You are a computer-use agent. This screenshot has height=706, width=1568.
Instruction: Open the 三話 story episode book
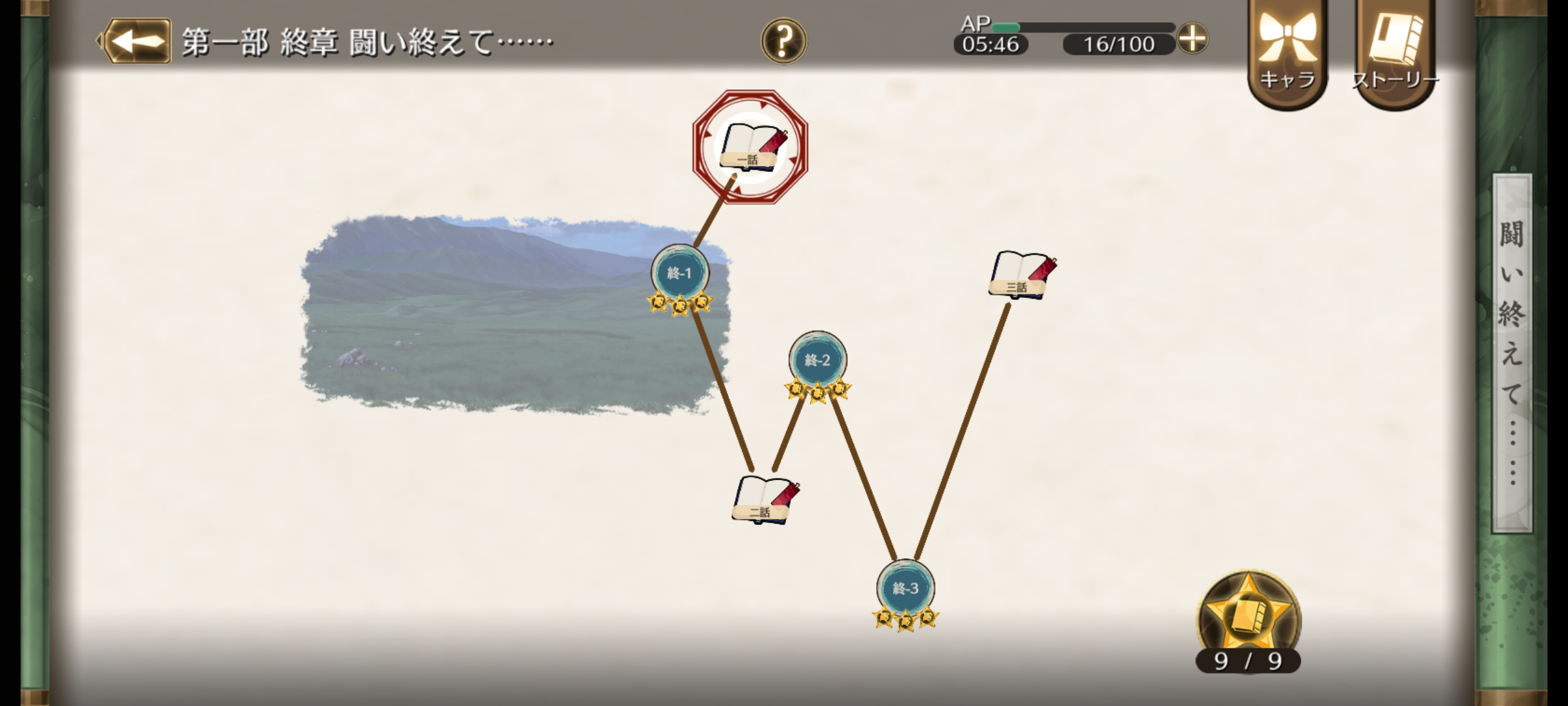1021,275
